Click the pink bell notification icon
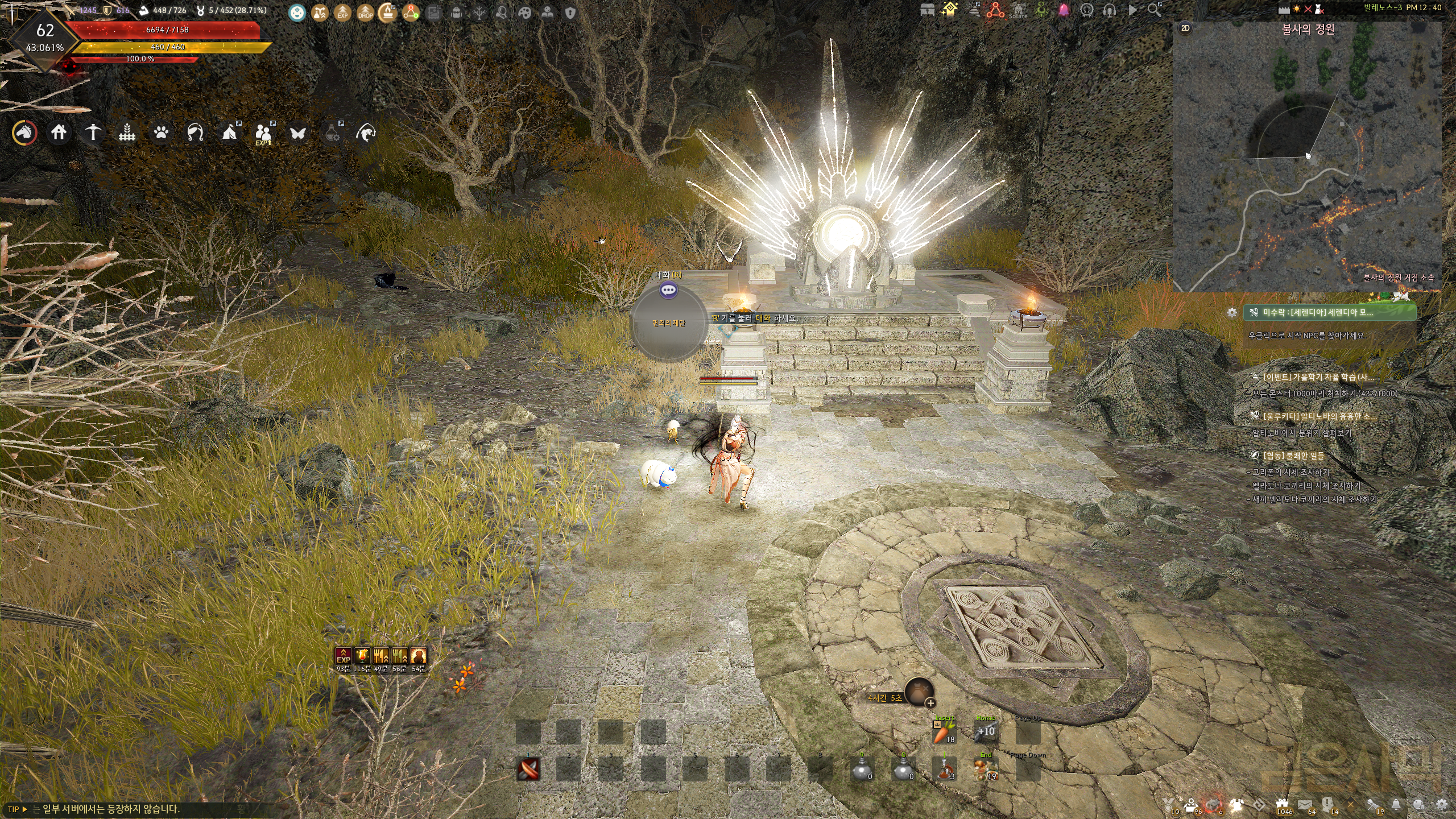 [1064, 10]
